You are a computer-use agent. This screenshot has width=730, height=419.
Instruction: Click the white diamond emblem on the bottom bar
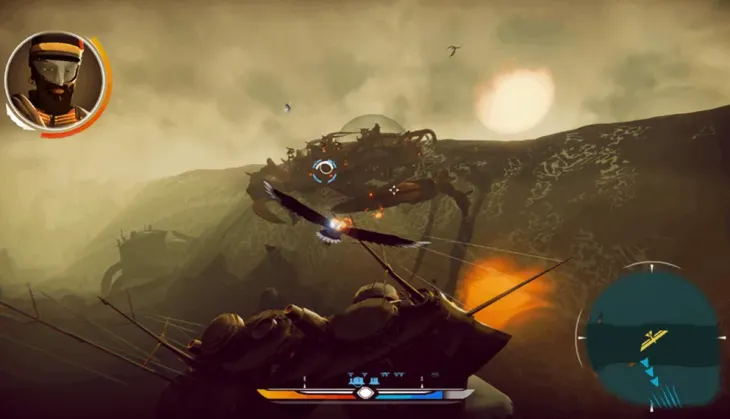[x=365, y=393]
